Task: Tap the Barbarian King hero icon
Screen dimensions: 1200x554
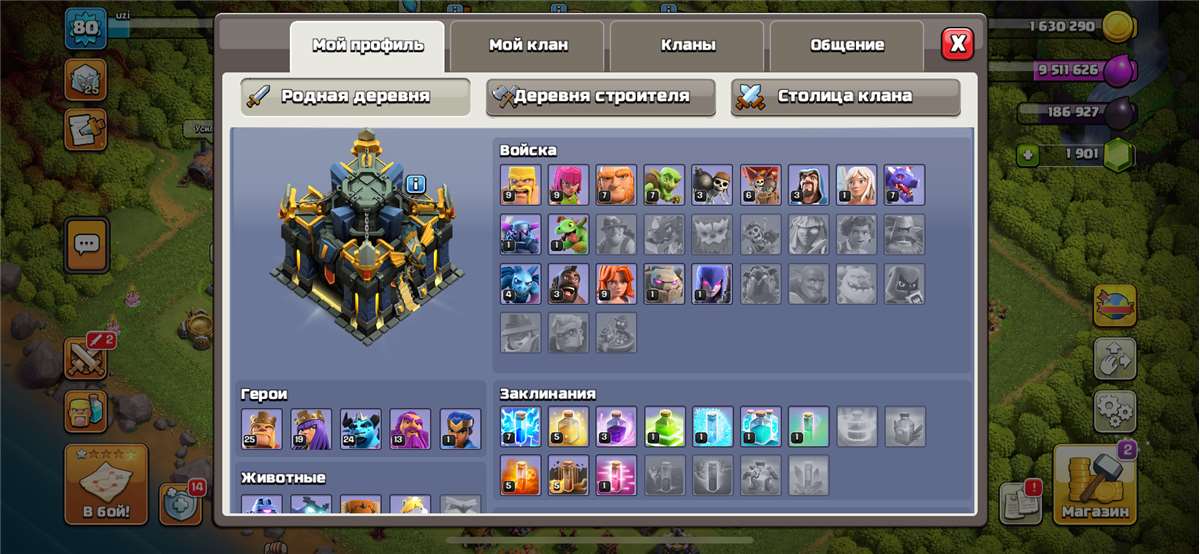Action: tap(261, 428)
